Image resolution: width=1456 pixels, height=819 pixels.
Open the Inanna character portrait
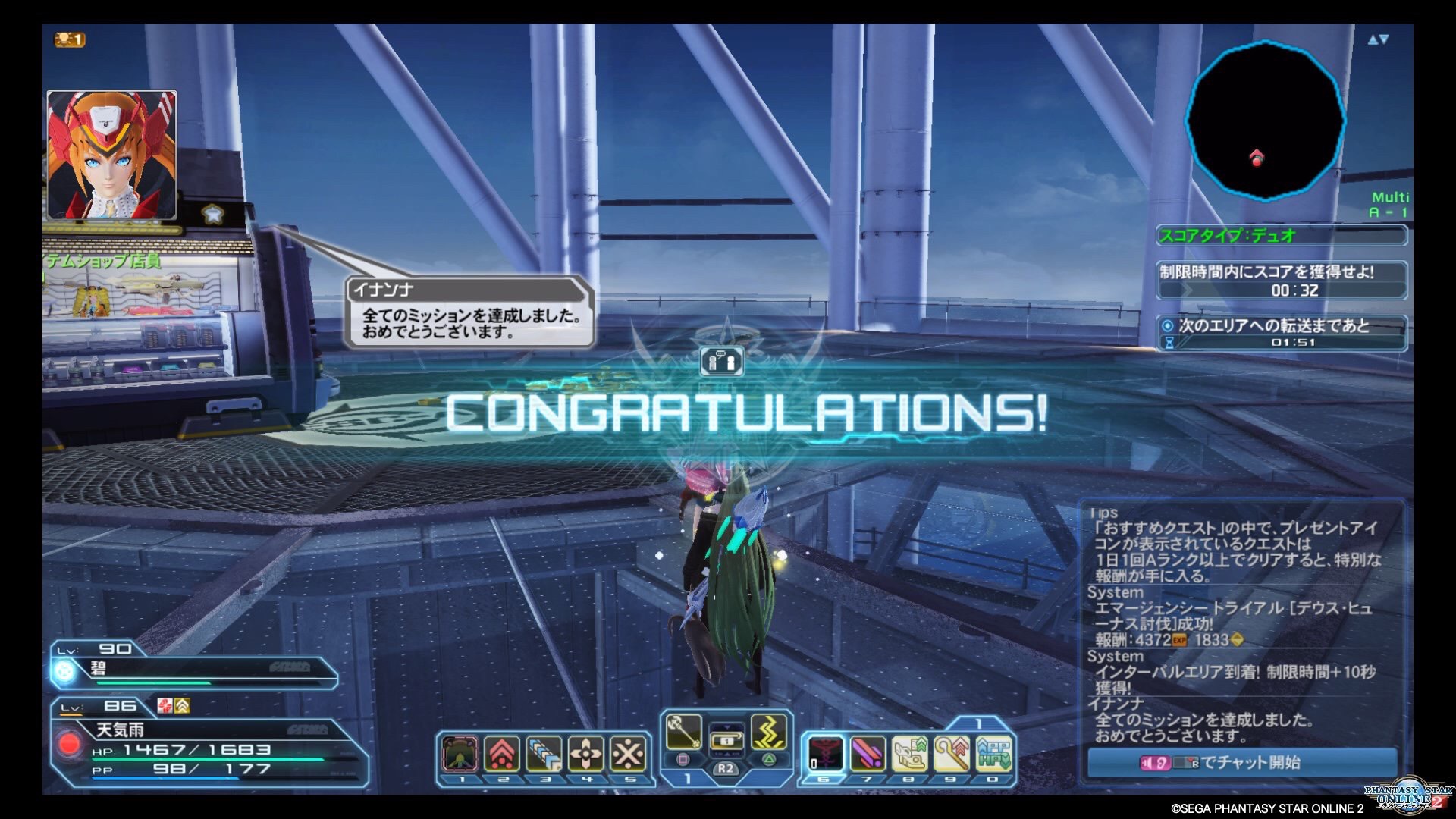pos(112,155)
